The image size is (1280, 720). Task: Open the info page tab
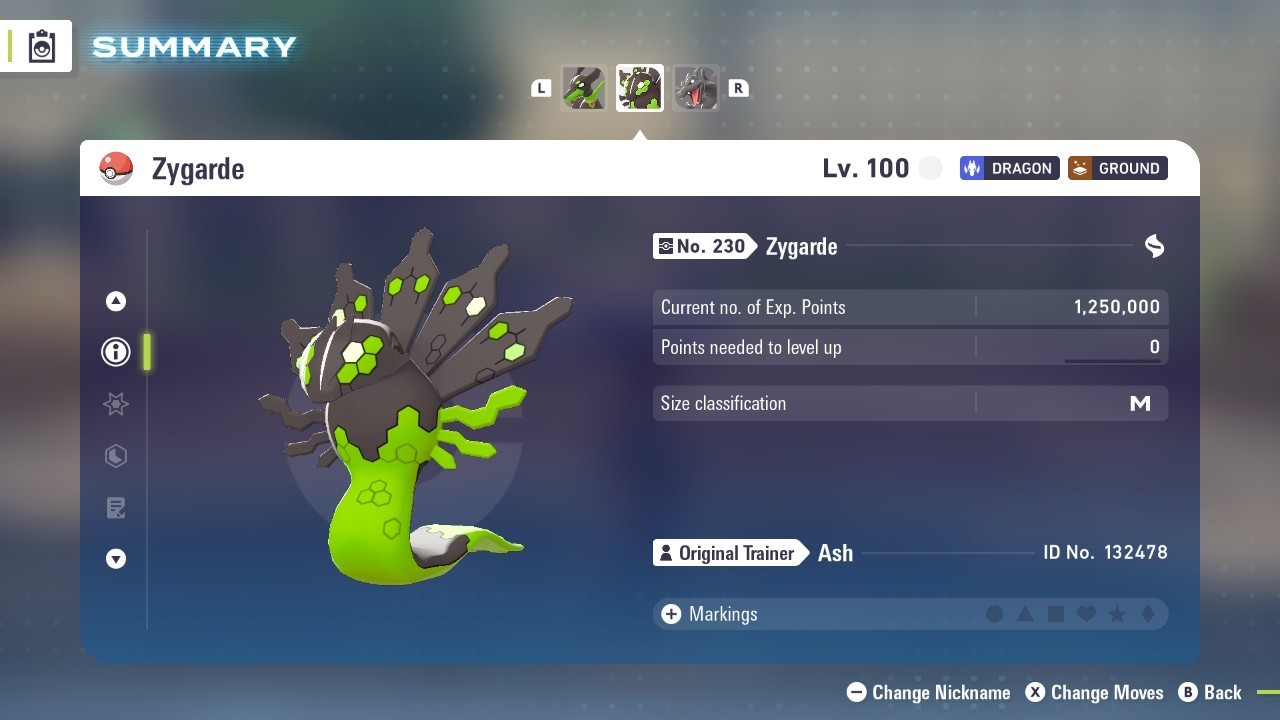click(x=116, y=352)
